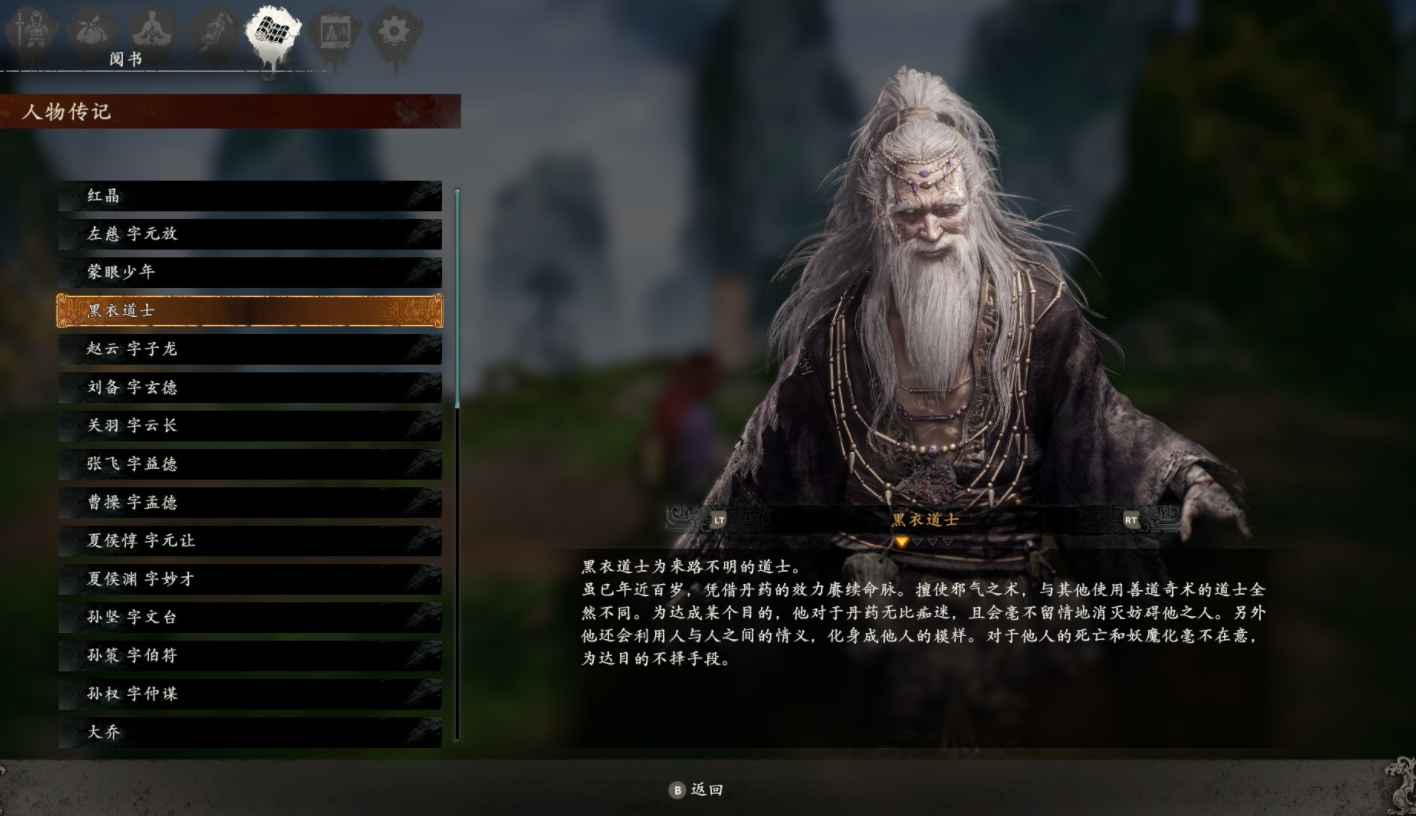The height and width of the screenshot is (816, 1416).
Task: Open 左慈 字元放 biography
Action: coord(250,234)
